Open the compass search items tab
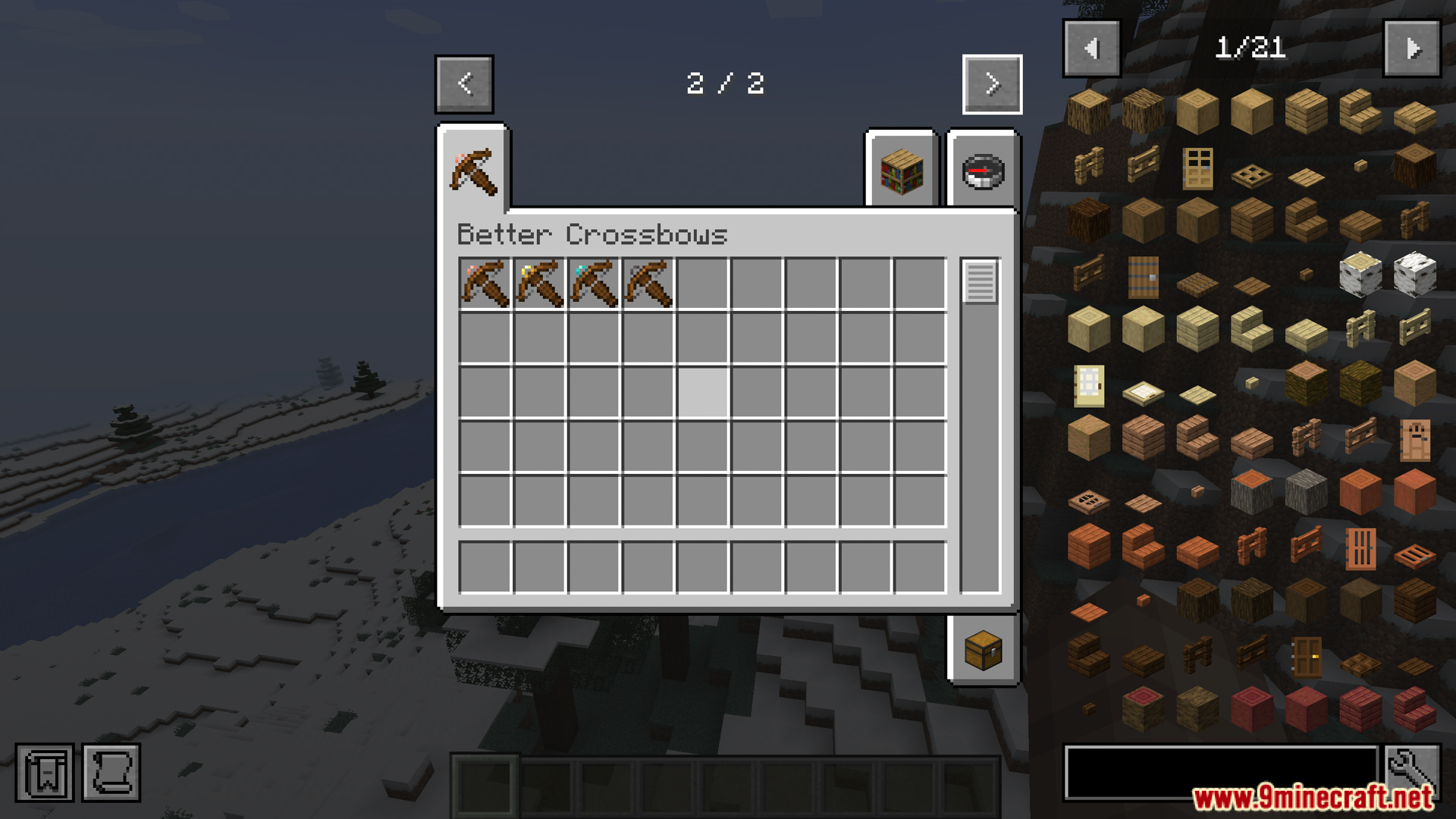This screenshot has width=1456, height=819. click(983, 170)
